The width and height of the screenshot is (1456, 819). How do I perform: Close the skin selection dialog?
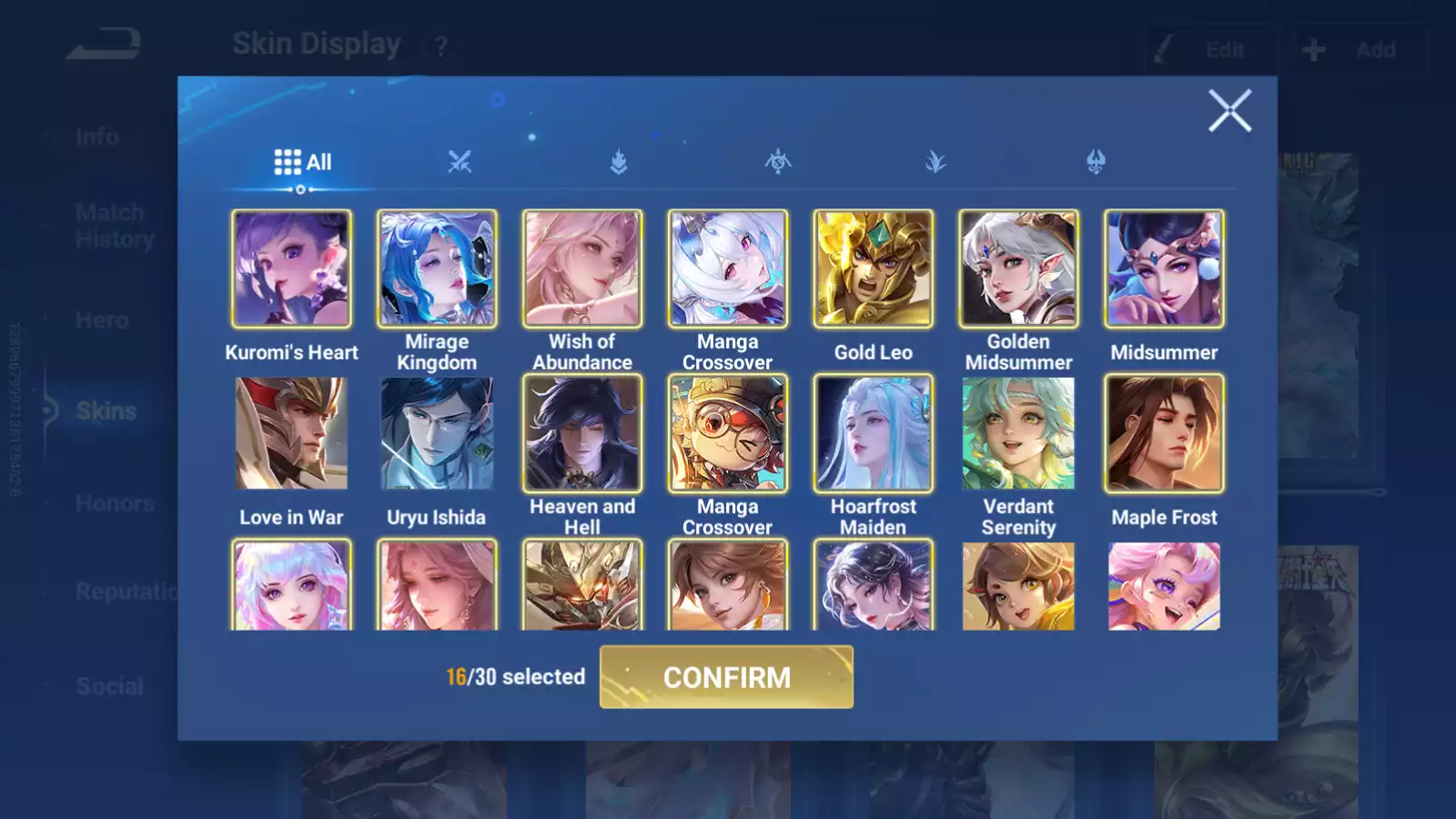(1230, 111)
